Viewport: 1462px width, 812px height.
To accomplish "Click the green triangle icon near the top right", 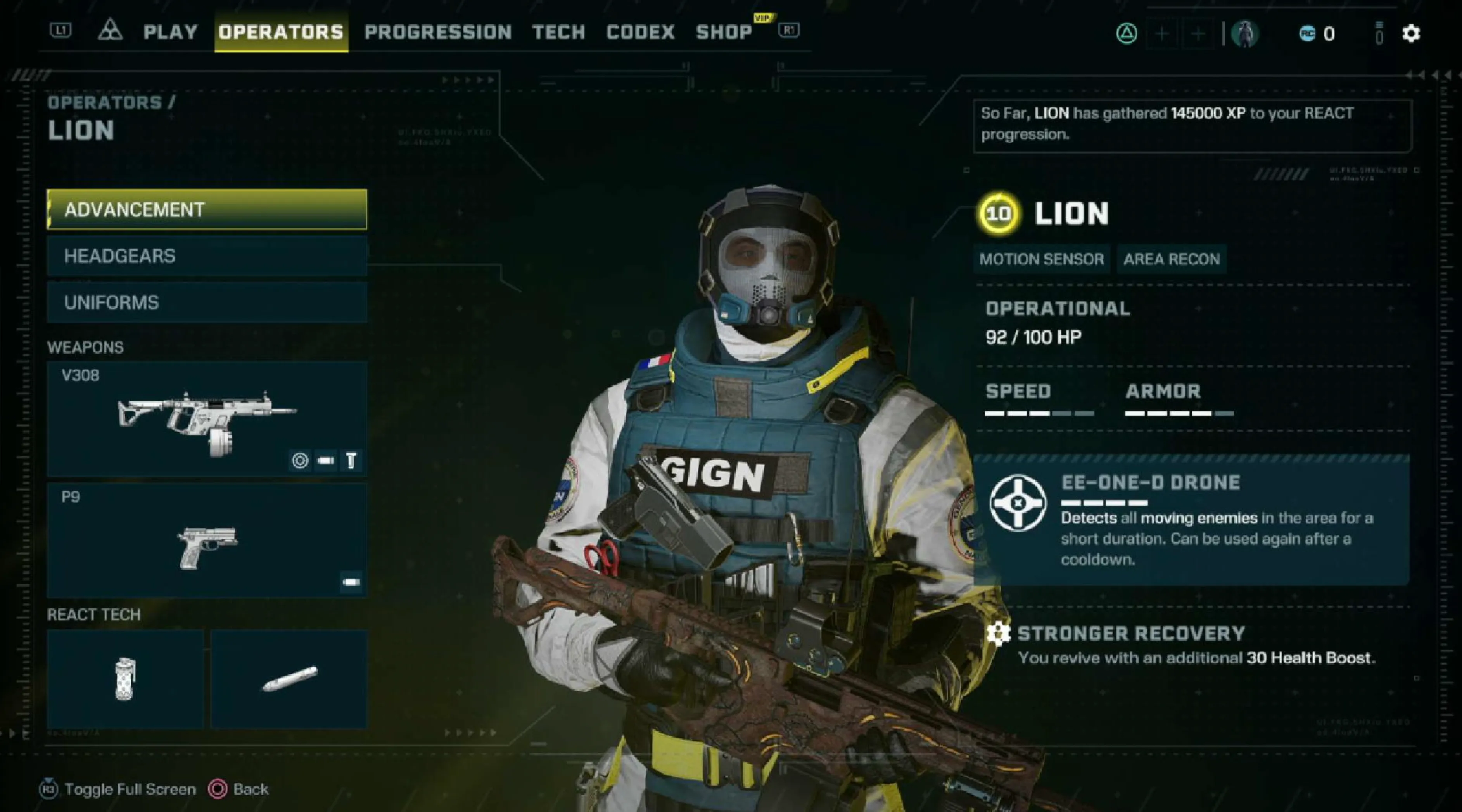I will pos(1128,32).
